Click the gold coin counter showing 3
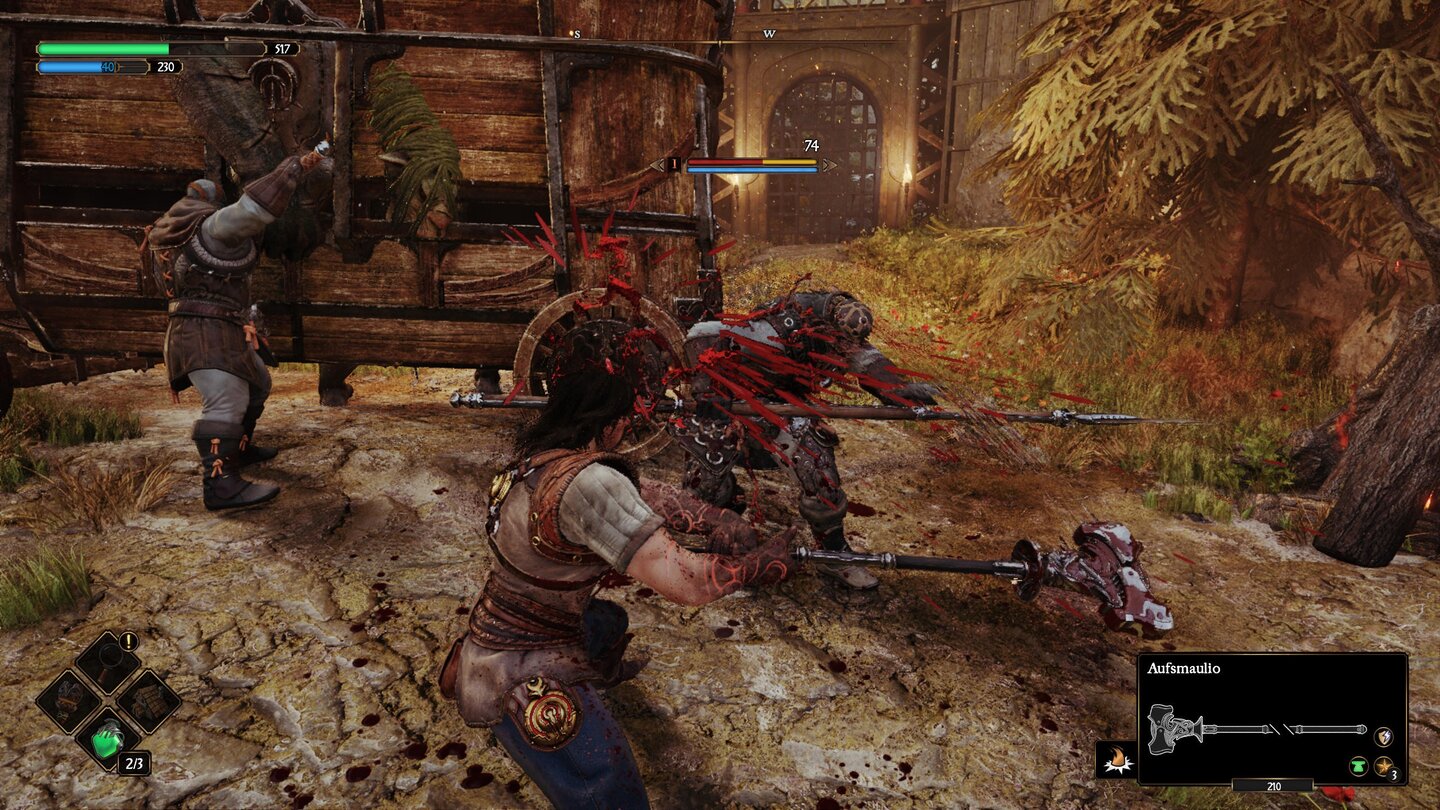This screenshot has width=1440, height=810. click(1385, 766)
